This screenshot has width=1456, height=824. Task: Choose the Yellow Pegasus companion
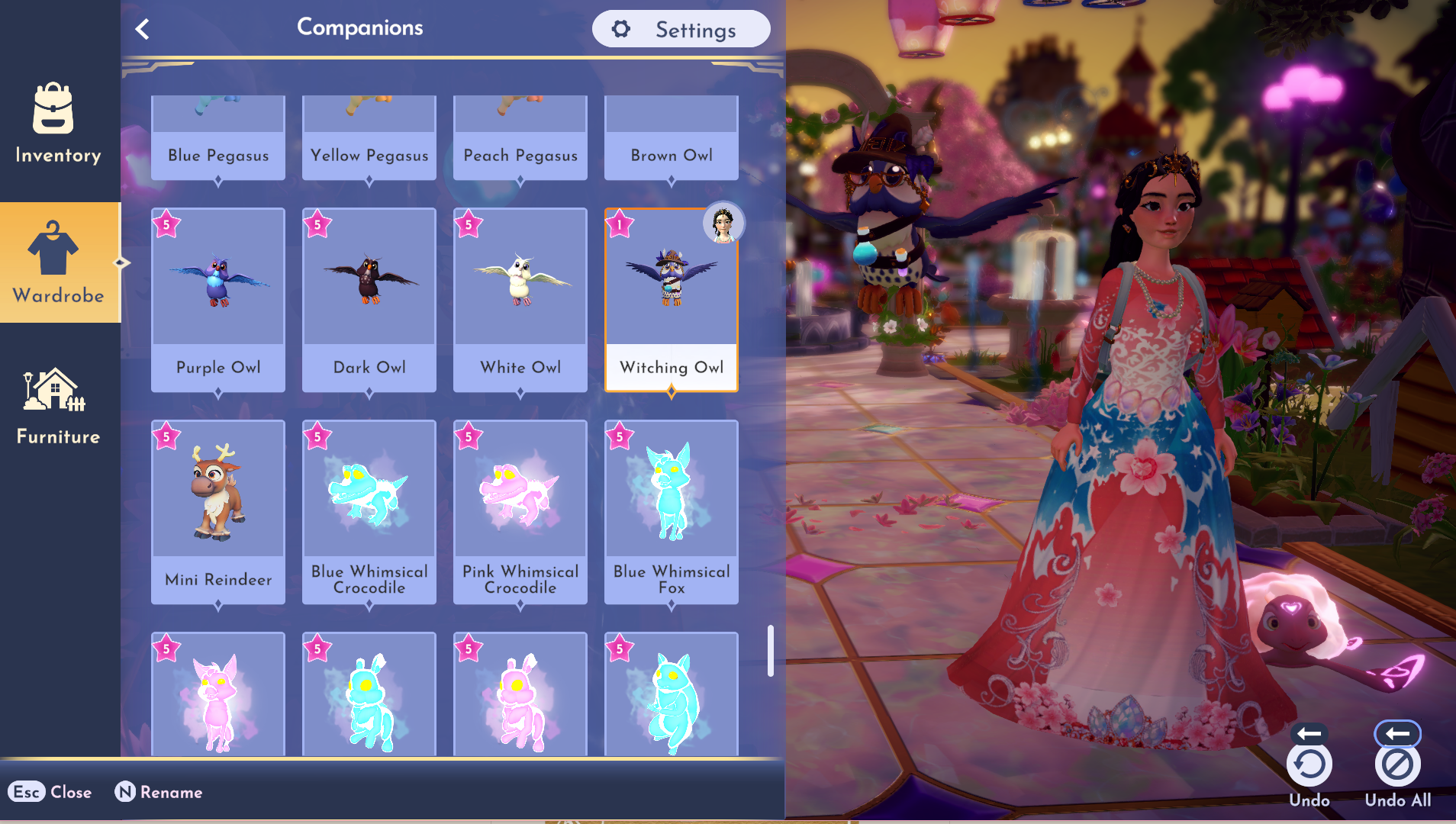(x=369, y=139)
